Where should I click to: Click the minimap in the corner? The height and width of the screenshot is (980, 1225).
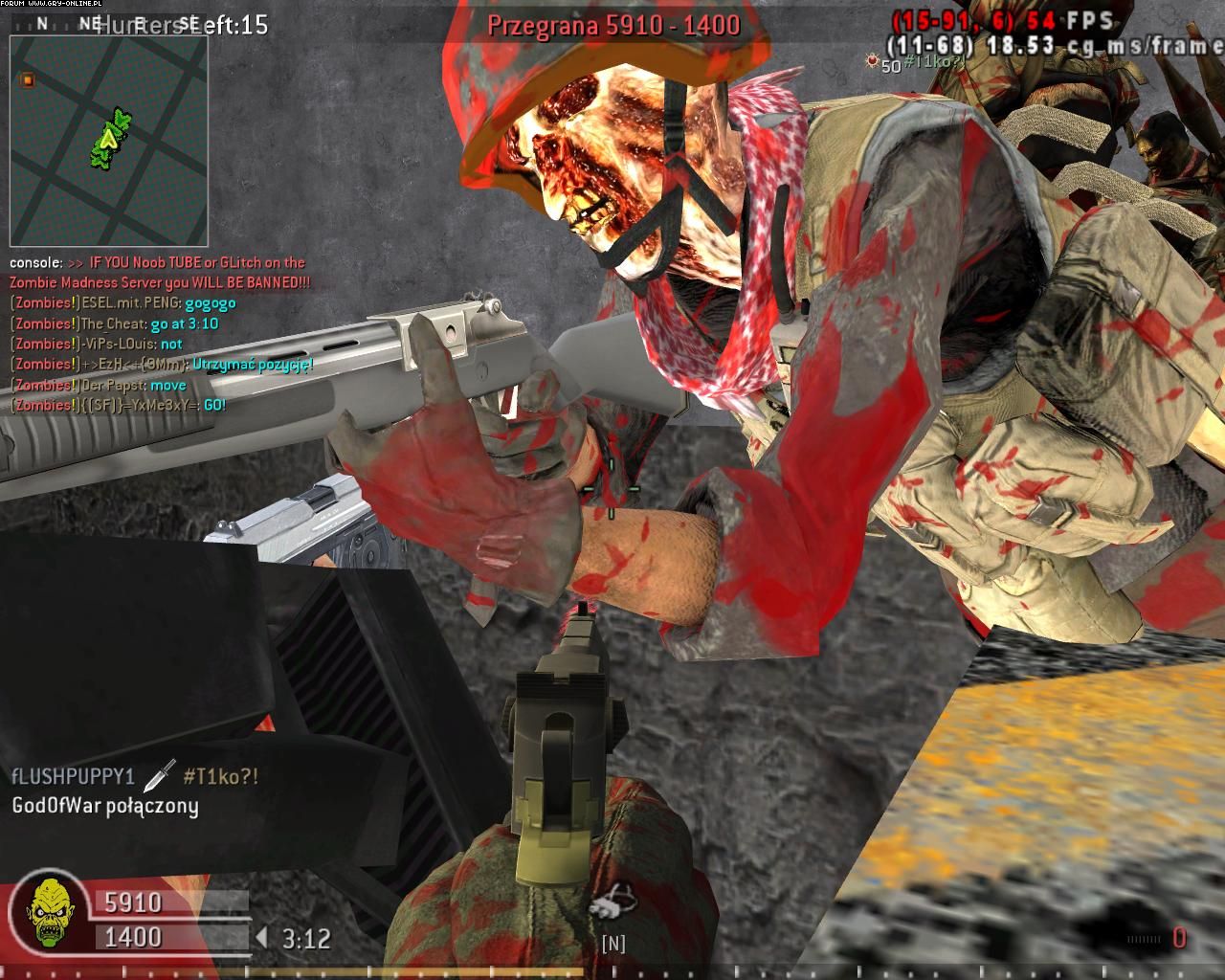[x=109, y=141]
